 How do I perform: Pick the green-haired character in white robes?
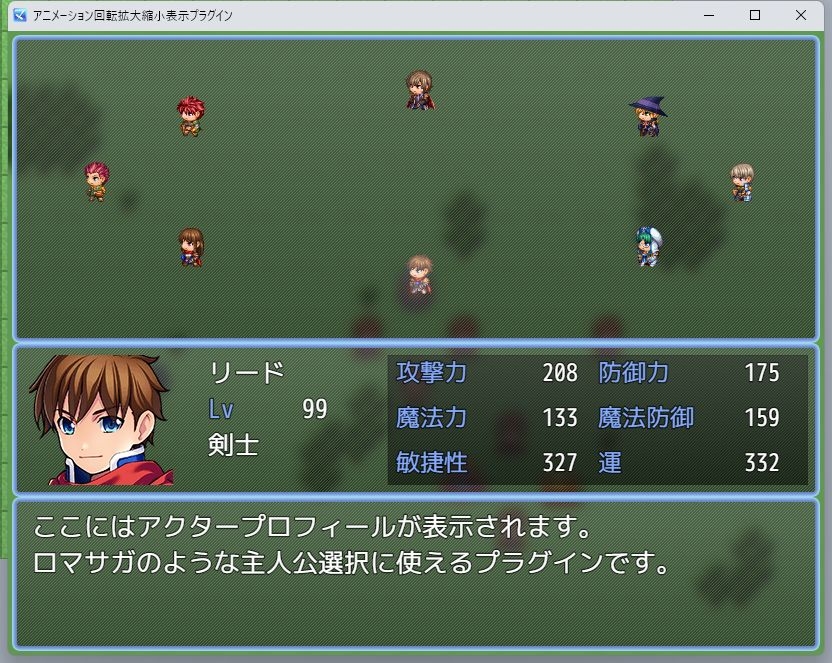pyautogui.click(x=648, y=246)
